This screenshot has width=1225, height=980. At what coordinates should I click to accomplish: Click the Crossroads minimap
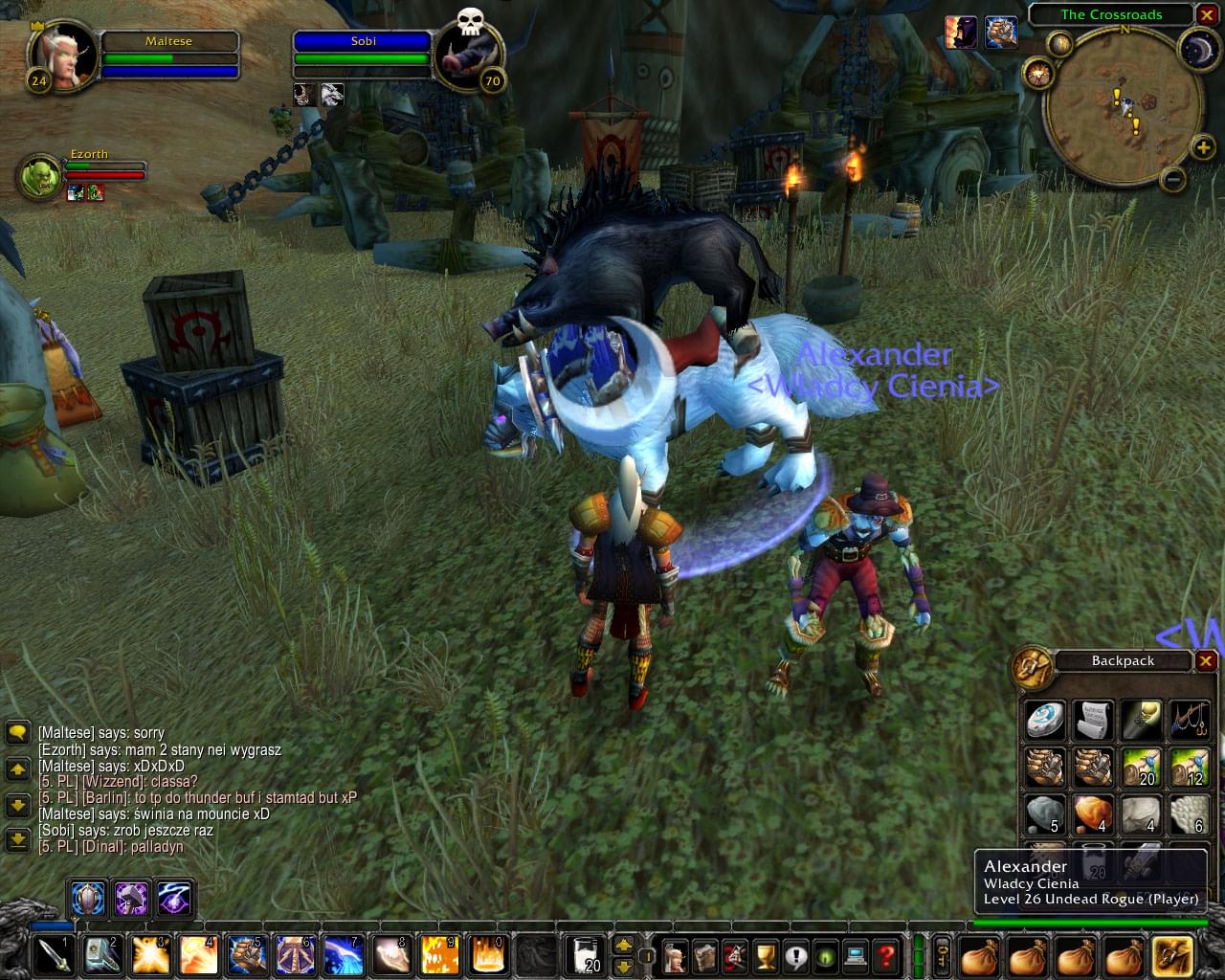click(1124, 105)
